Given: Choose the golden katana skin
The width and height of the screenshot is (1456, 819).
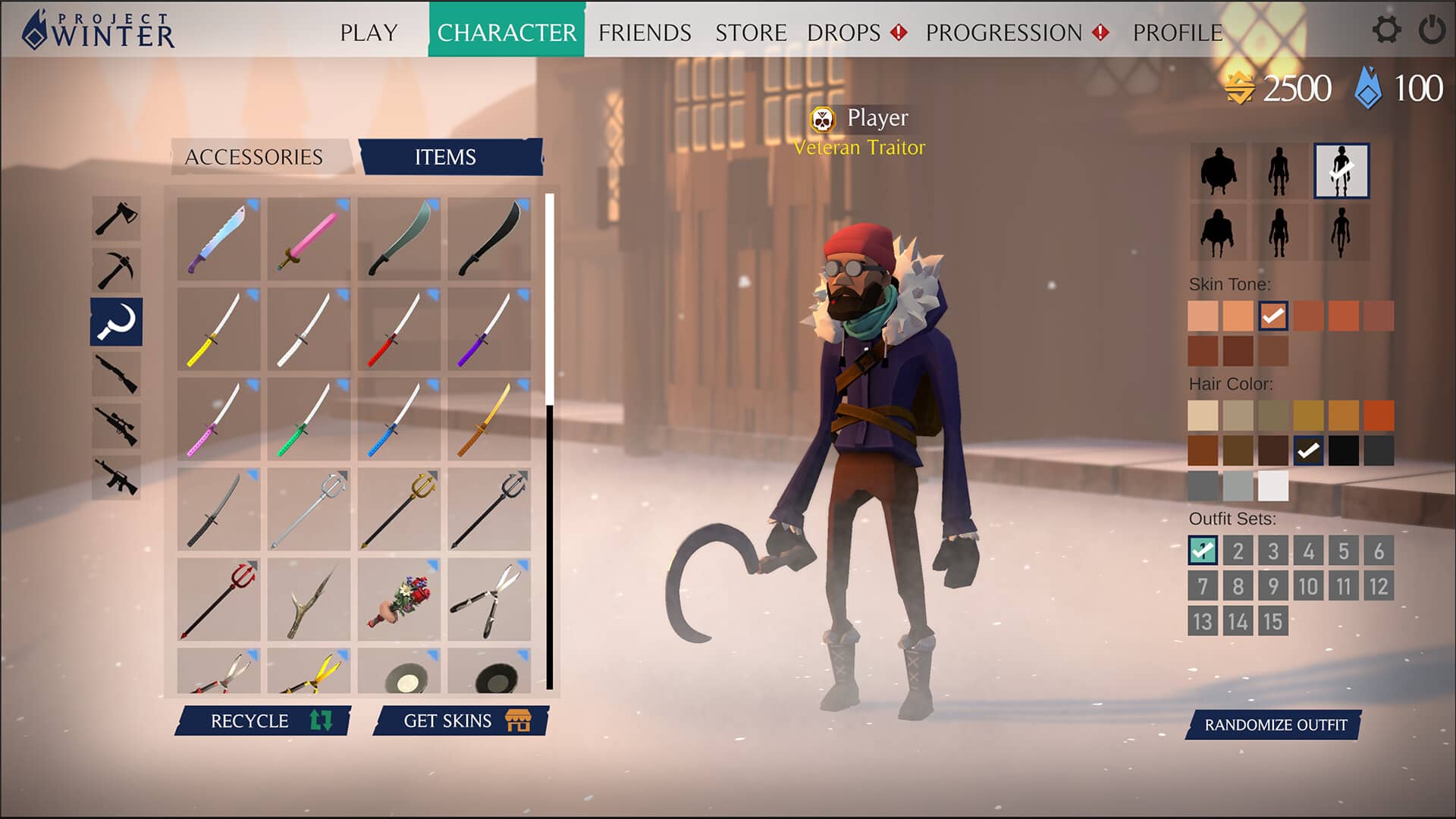Looking at the screenshot, I should coord(489,419).
